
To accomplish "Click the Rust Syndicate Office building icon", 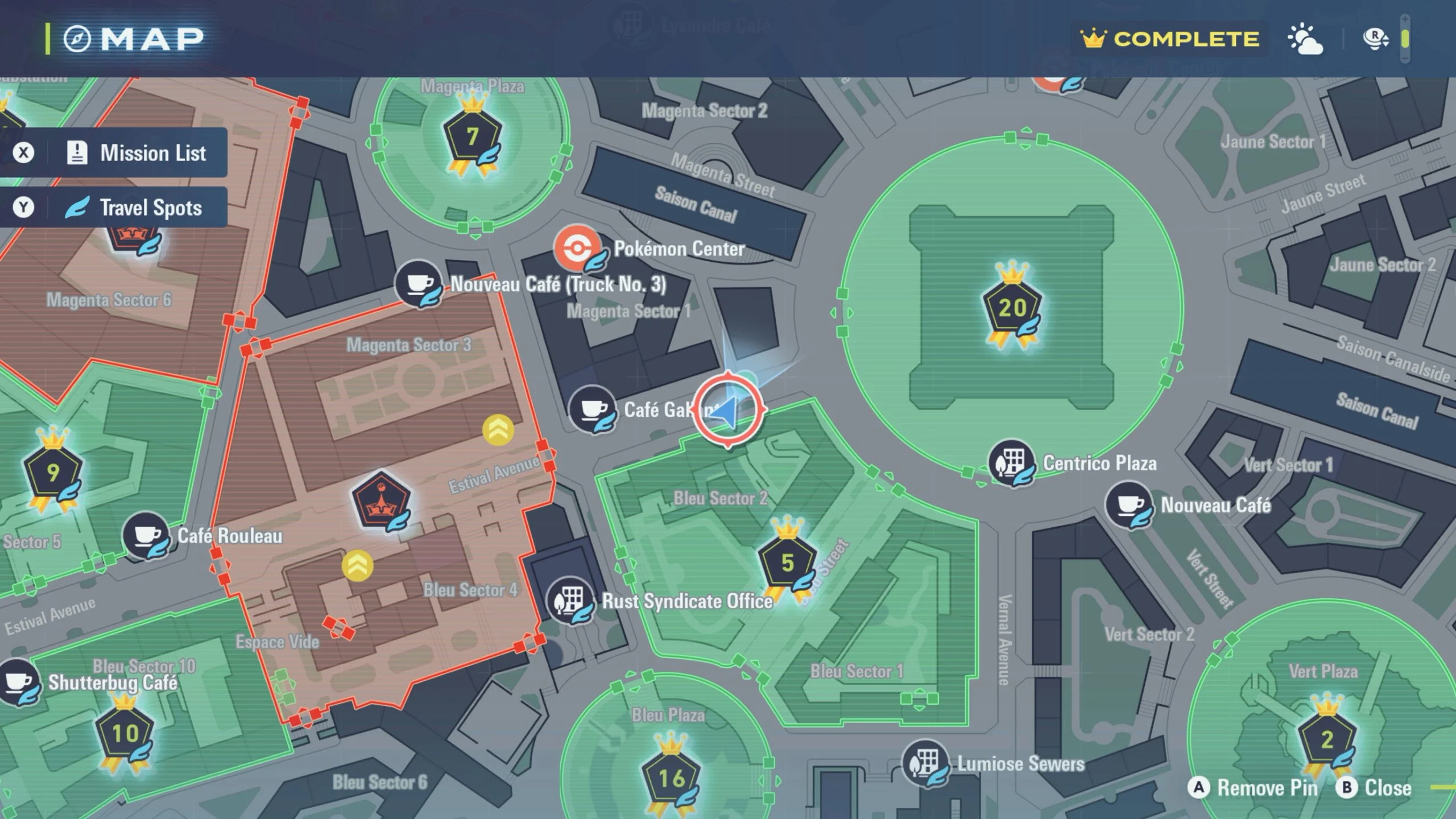I will click(x=570, y=599).
